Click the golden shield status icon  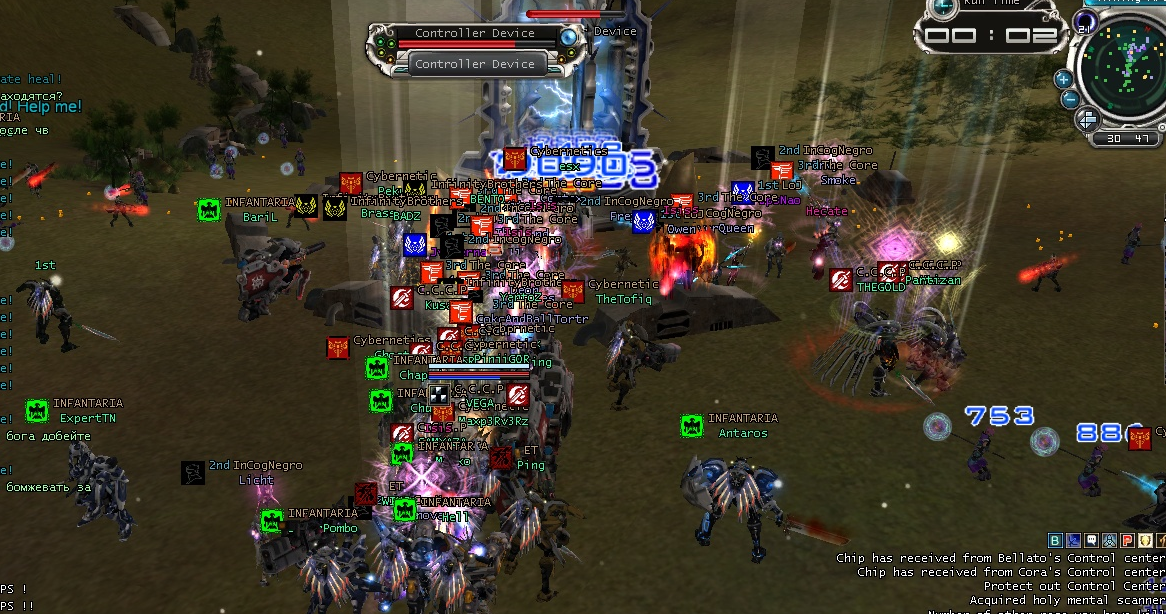[1144, 540]
